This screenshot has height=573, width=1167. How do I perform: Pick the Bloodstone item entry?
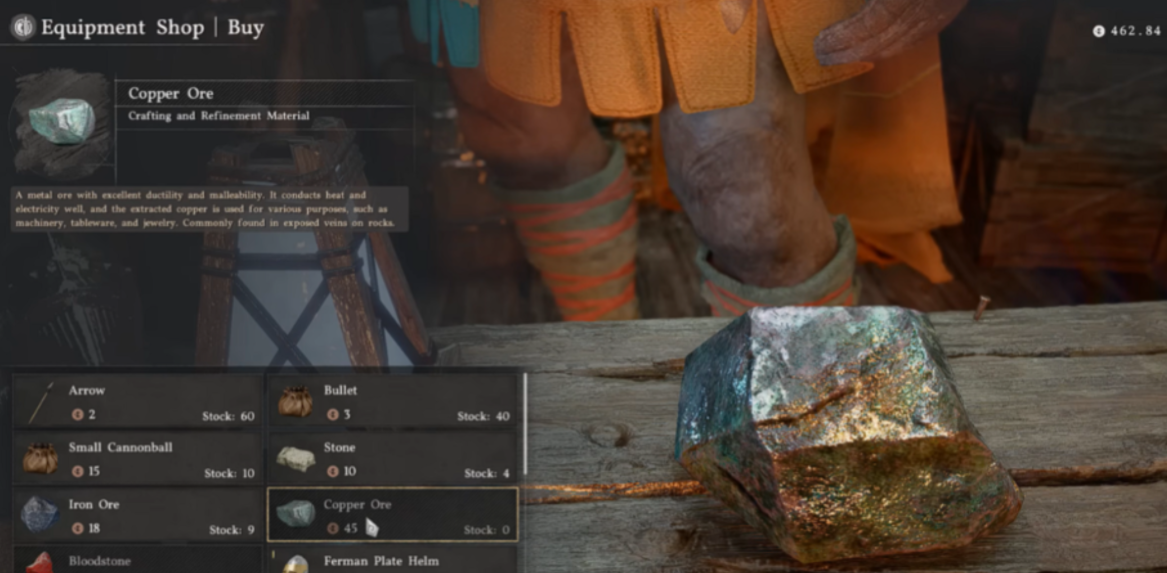point(137,560)
